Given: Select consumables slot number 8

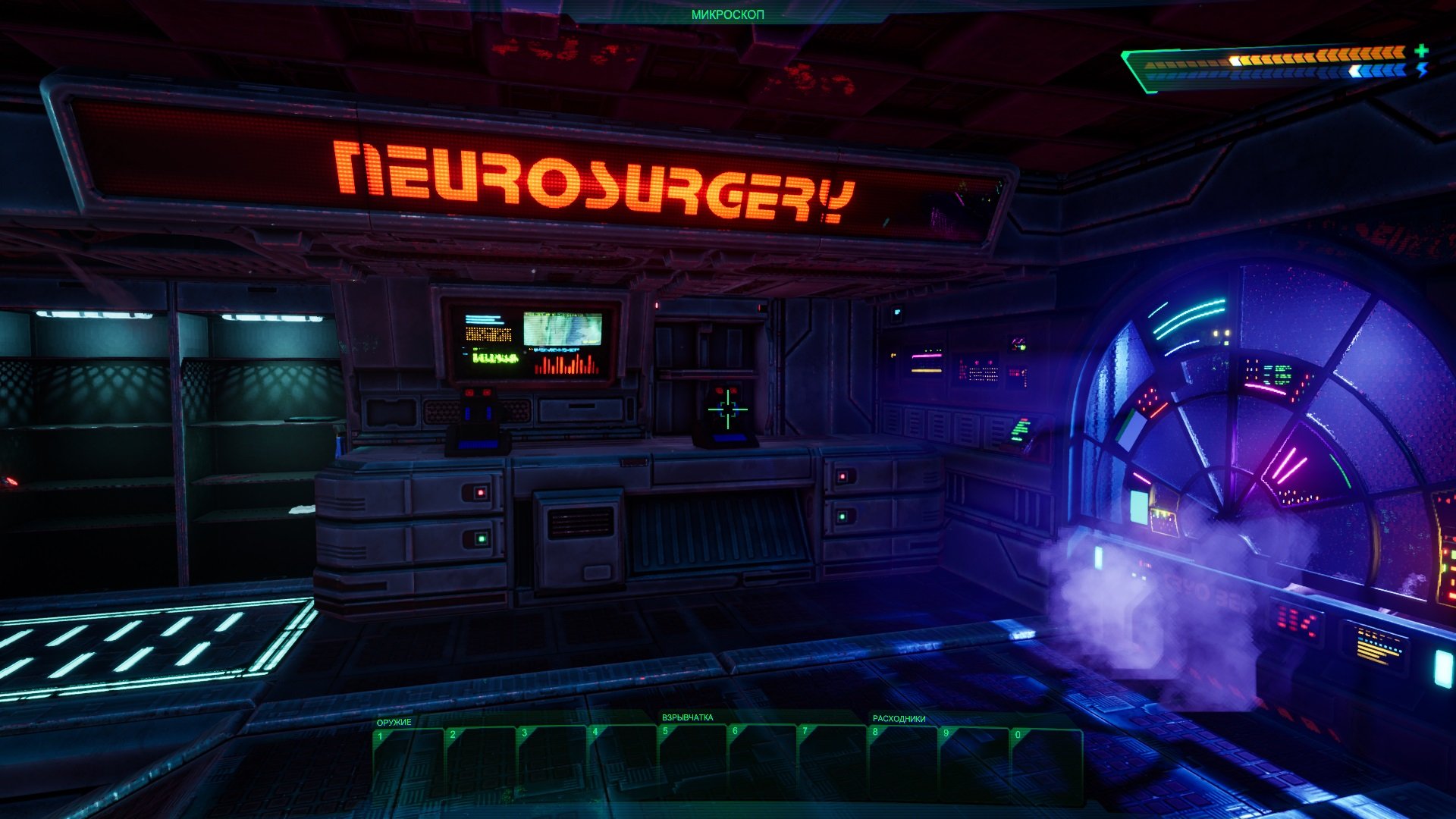Looking at the screenshot, I should coord(903,763).
